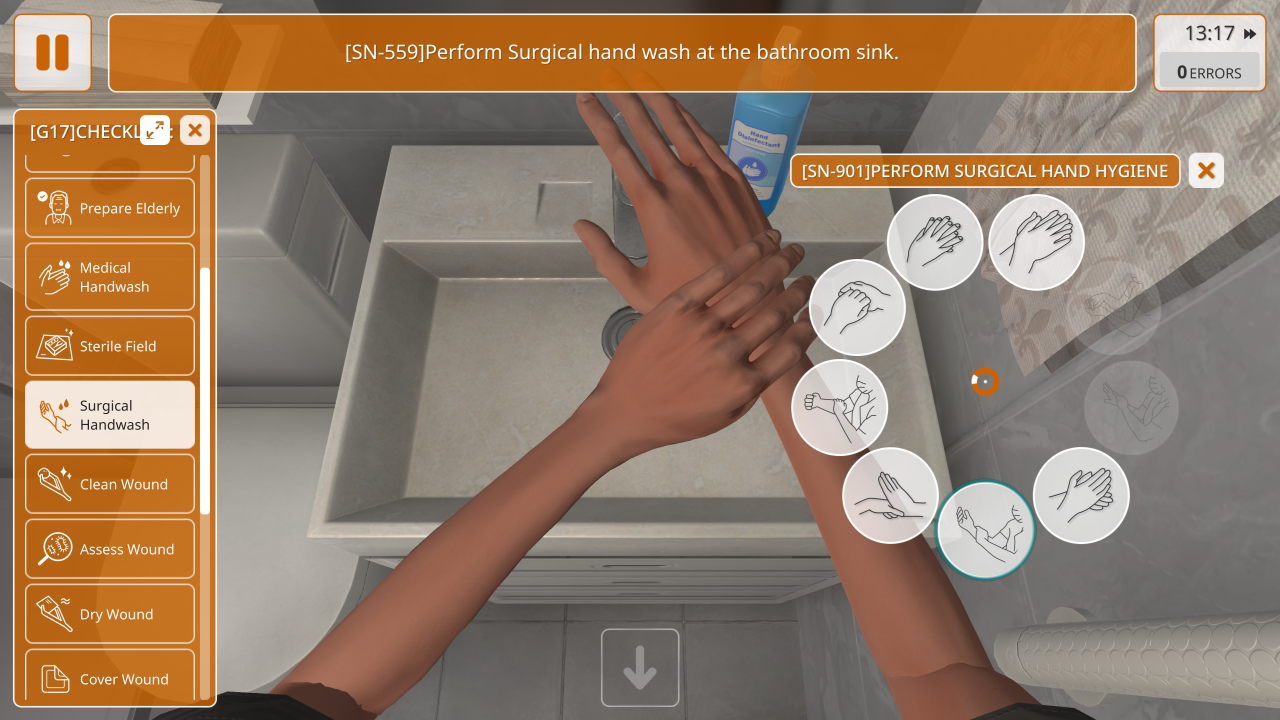Select the Assess Wound checklist item

[x=110, y=549]
